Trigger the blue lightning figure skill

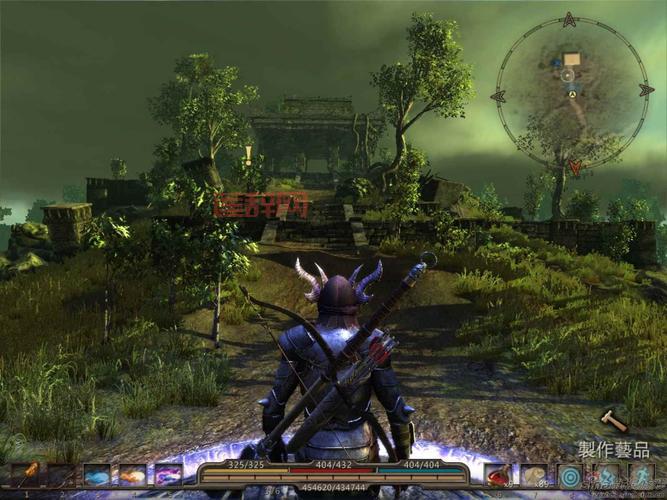606,475
